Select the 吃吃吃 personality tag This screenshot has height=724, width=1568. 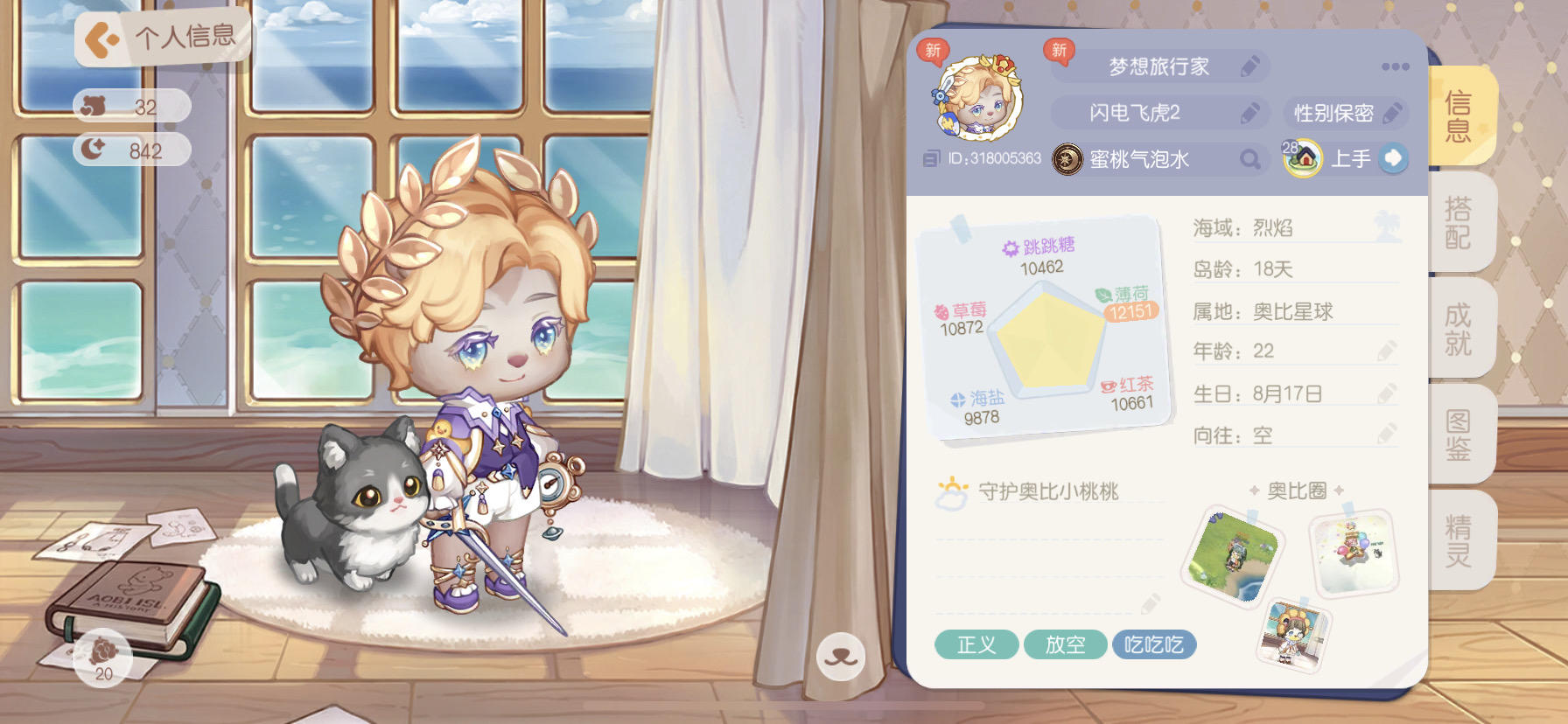[1155, 645]
